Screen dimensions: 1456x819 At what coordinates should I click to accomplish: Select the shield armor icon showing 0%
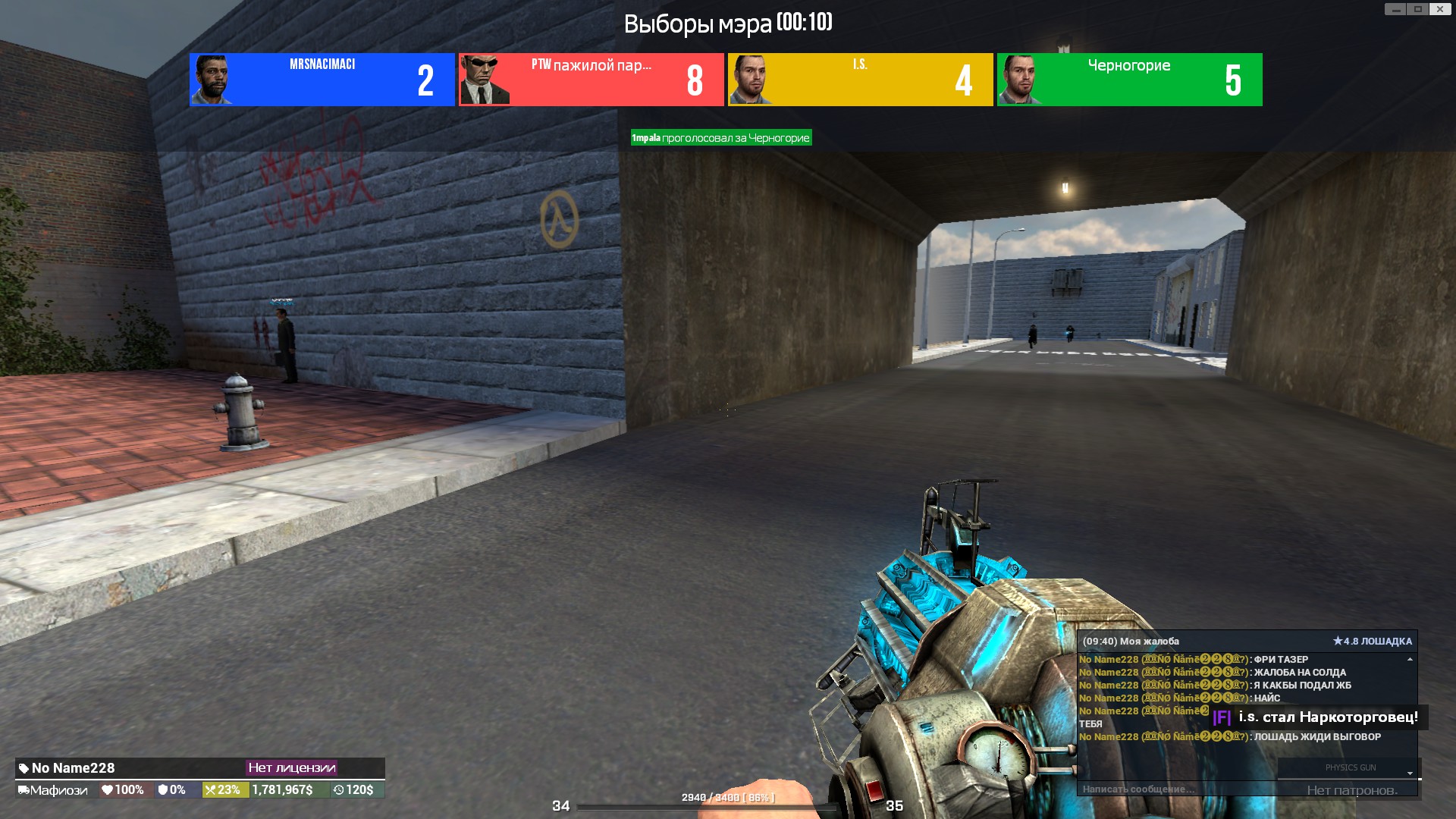162,790
